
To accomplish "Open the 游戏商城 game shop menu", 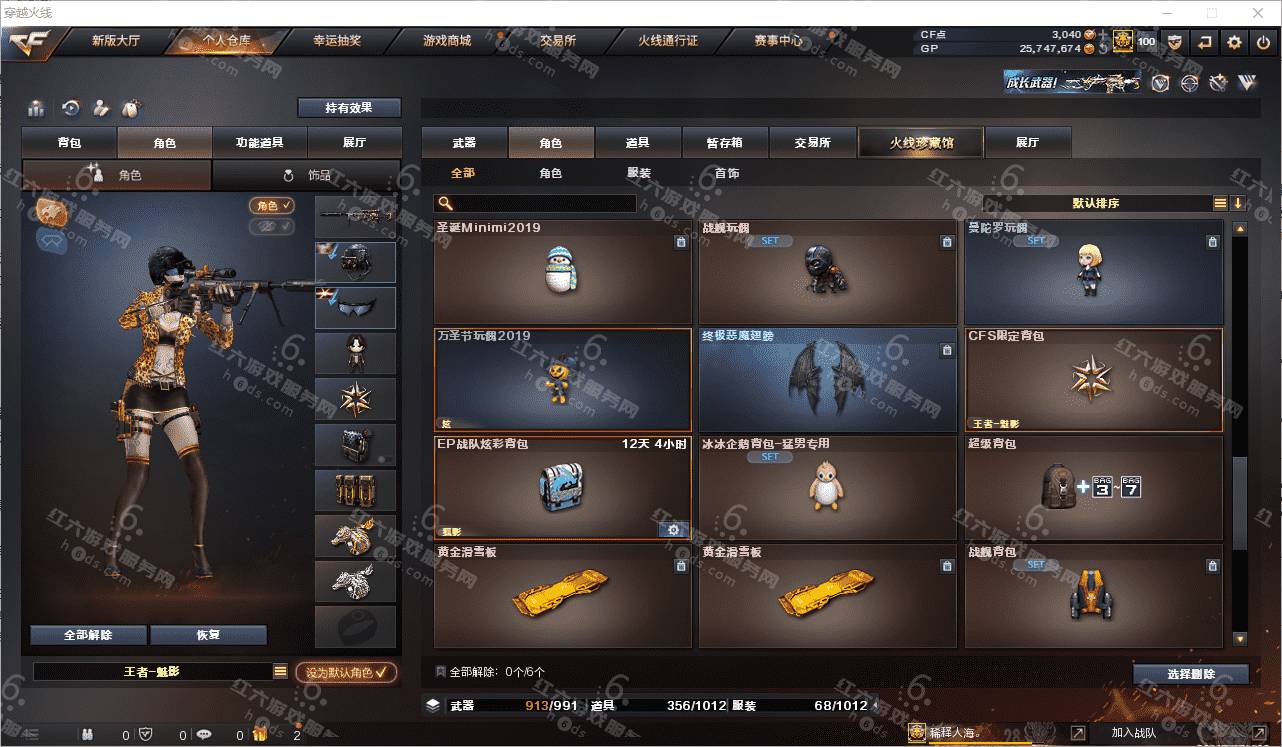I will click(446, 41).
